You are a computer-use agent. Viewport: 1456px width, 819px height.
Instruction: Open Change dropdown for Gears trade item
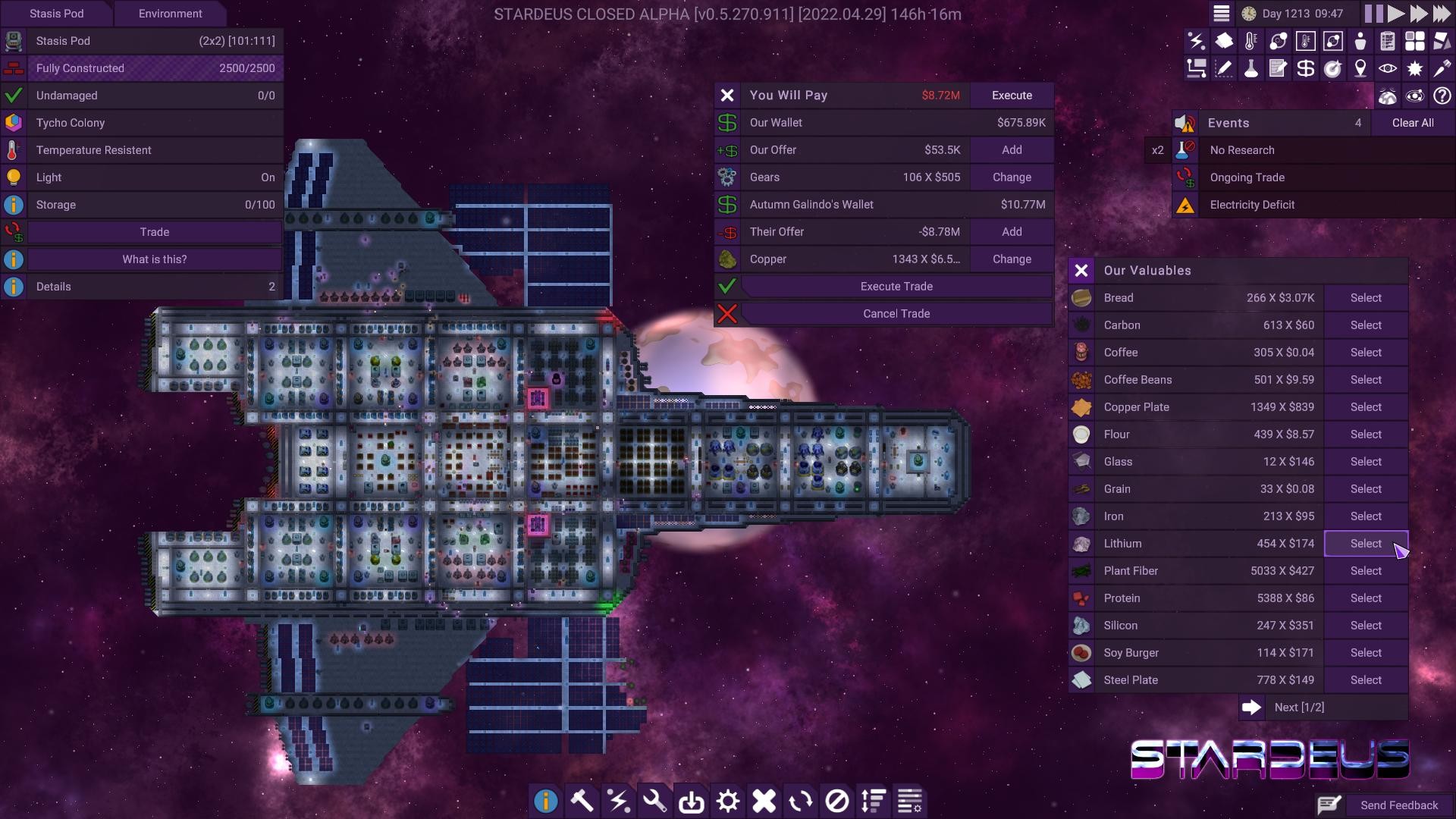pyautogui.click(x=1012, y=177)
